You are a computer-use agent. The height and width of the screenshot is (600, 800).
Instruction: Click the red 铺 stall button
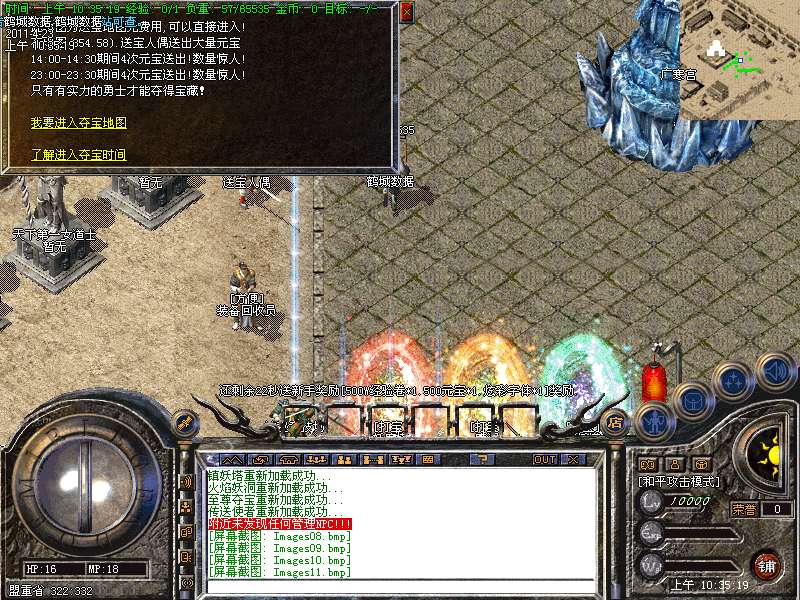(x=767, y=563)
